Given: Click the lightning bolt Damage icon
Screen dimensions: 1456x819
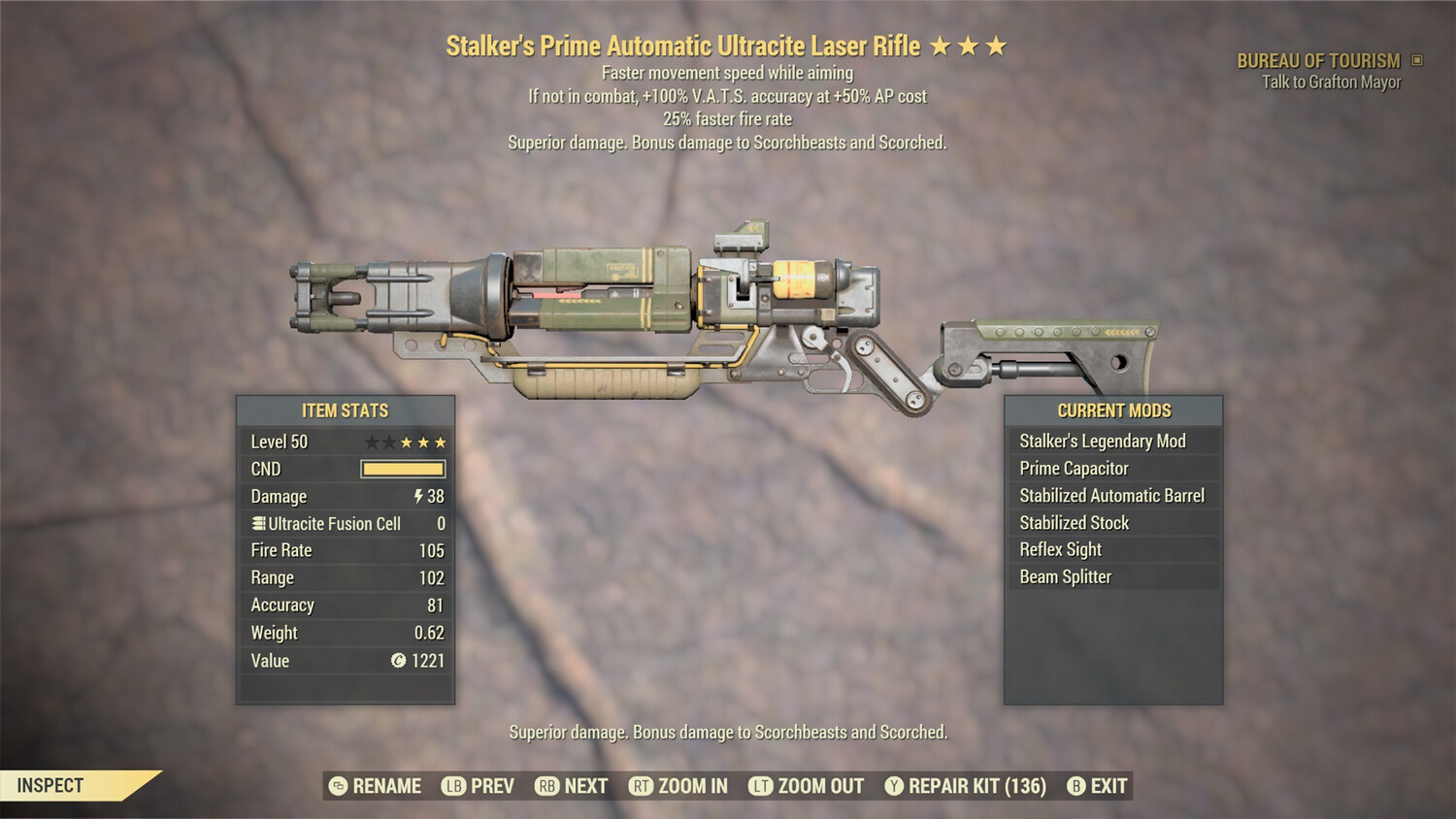Looking at the screenshot, I should click(417, 496).
